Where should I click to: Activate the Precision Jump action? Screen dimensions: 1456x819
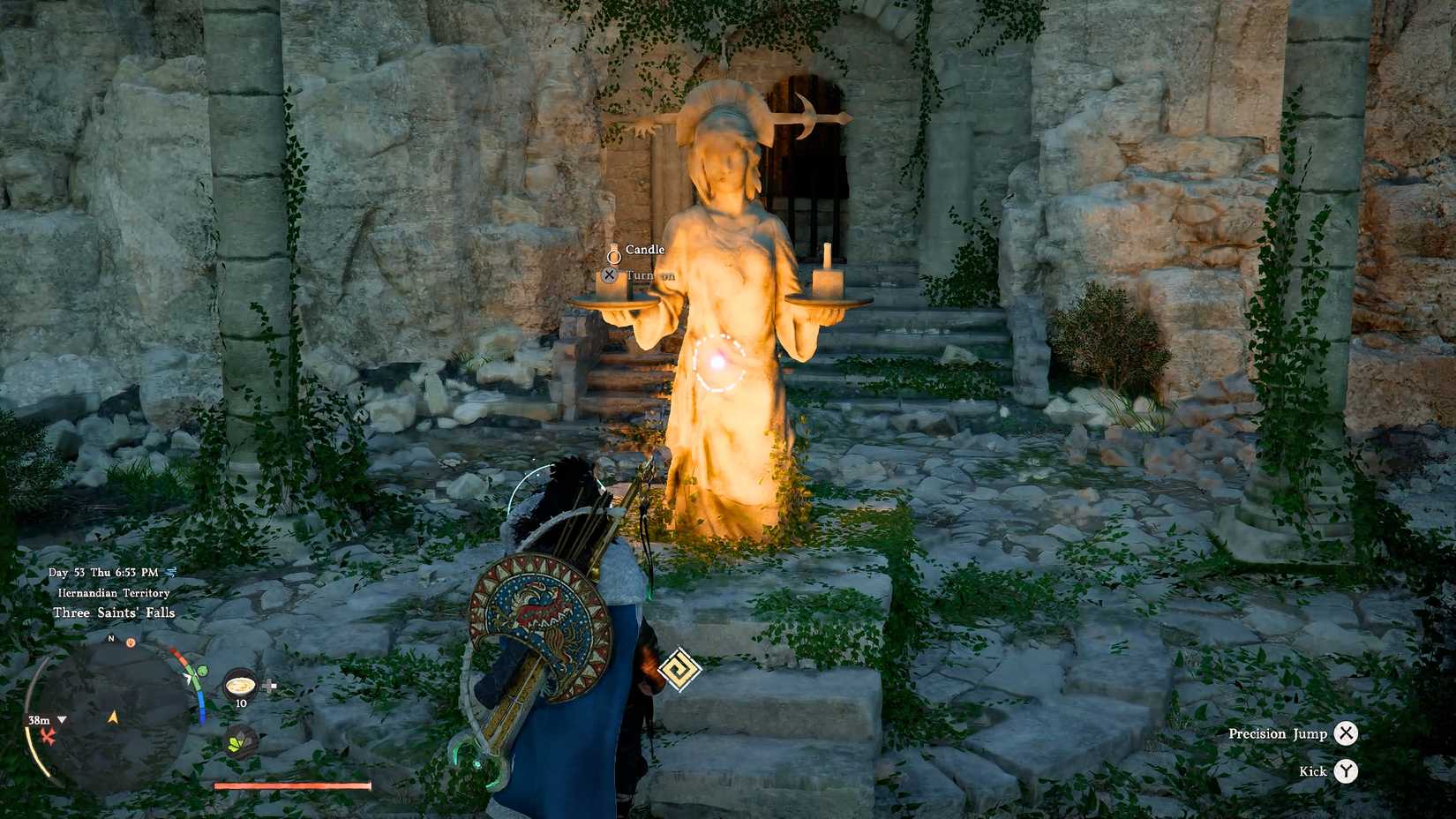pos(1346,733)
